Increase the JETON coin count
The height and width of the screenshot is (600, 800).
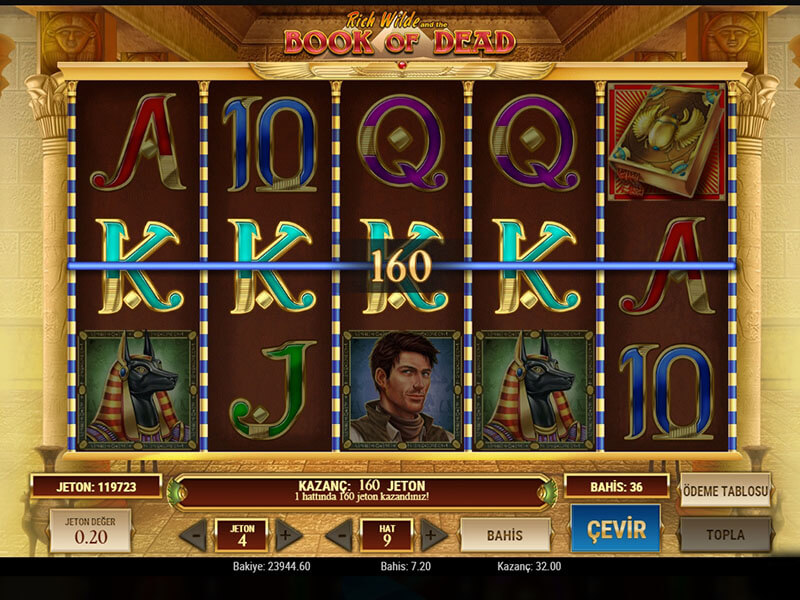click(288, 535)
